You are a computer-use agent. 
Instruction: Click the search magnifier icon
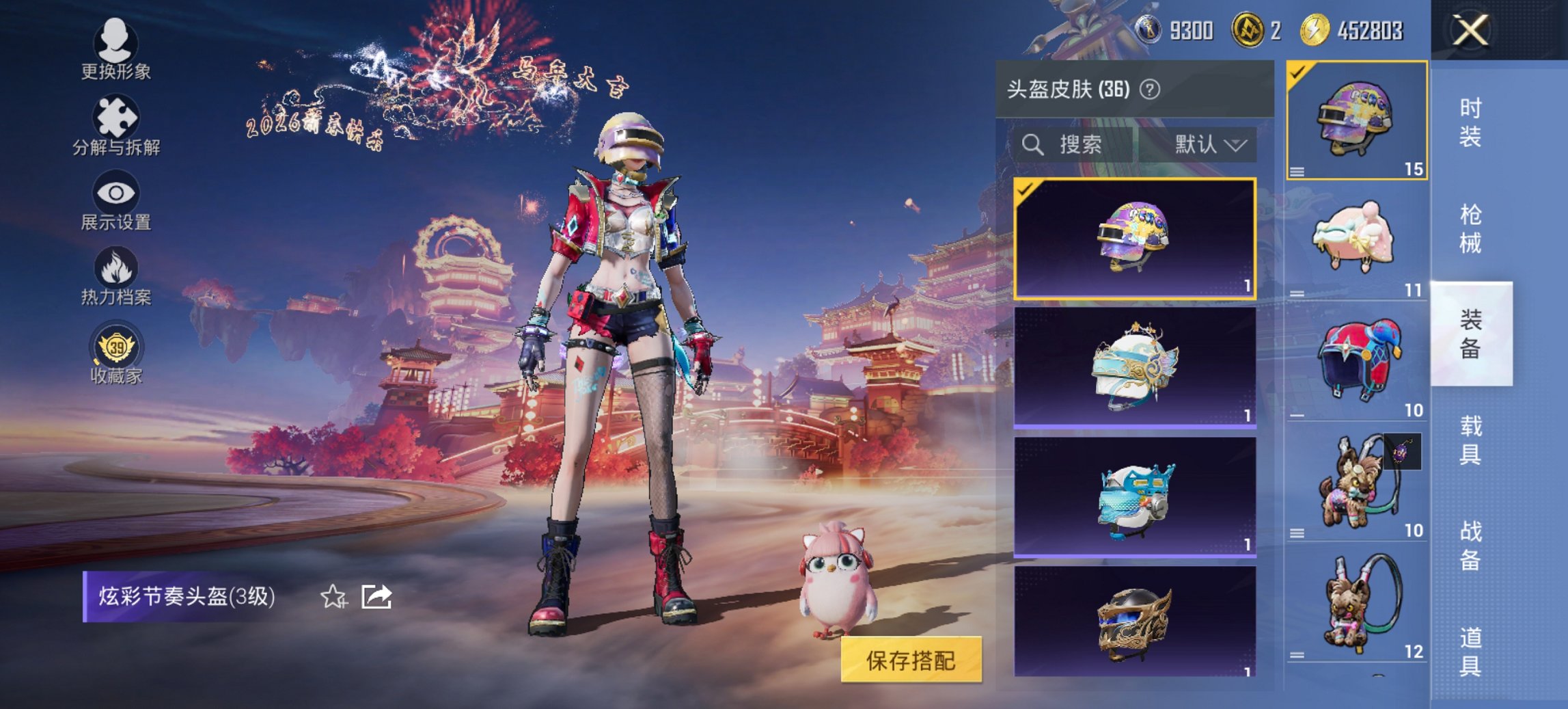coord(1032,145)
